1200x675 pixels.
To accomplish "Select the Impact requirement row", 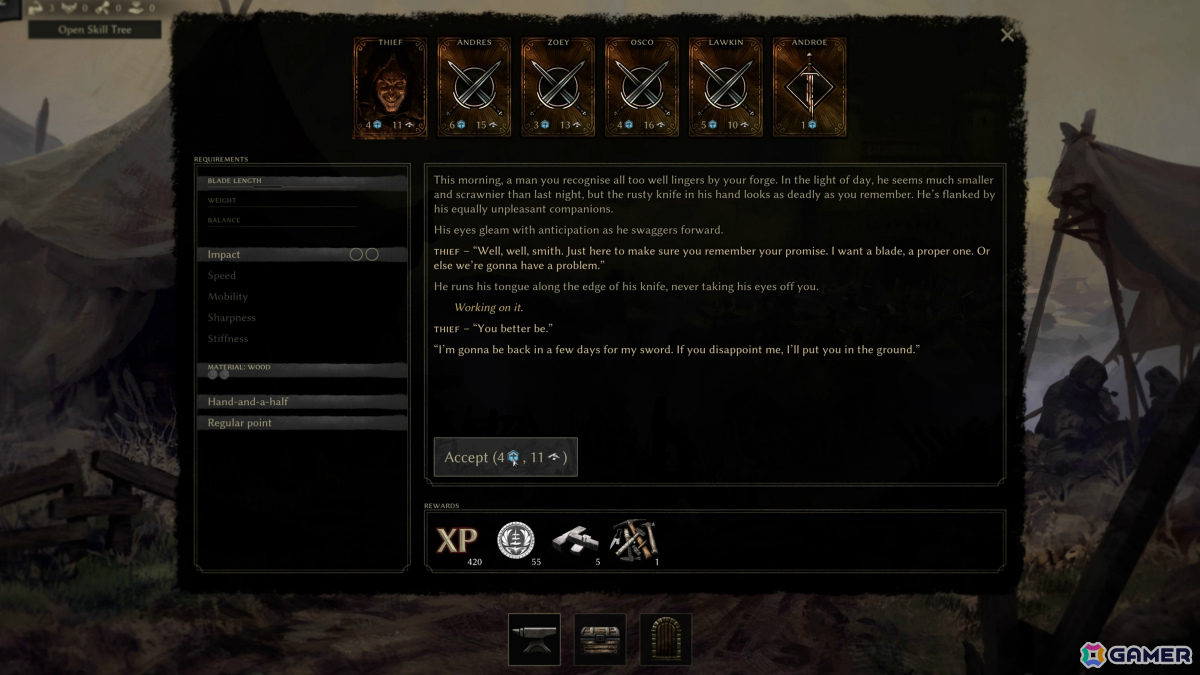I will (x=302, y=255).
